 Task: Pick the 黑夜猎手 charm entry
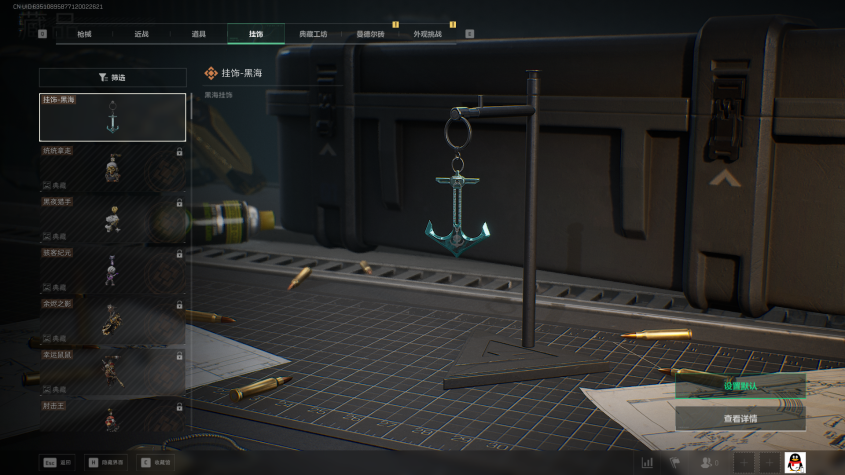(113, 219)
